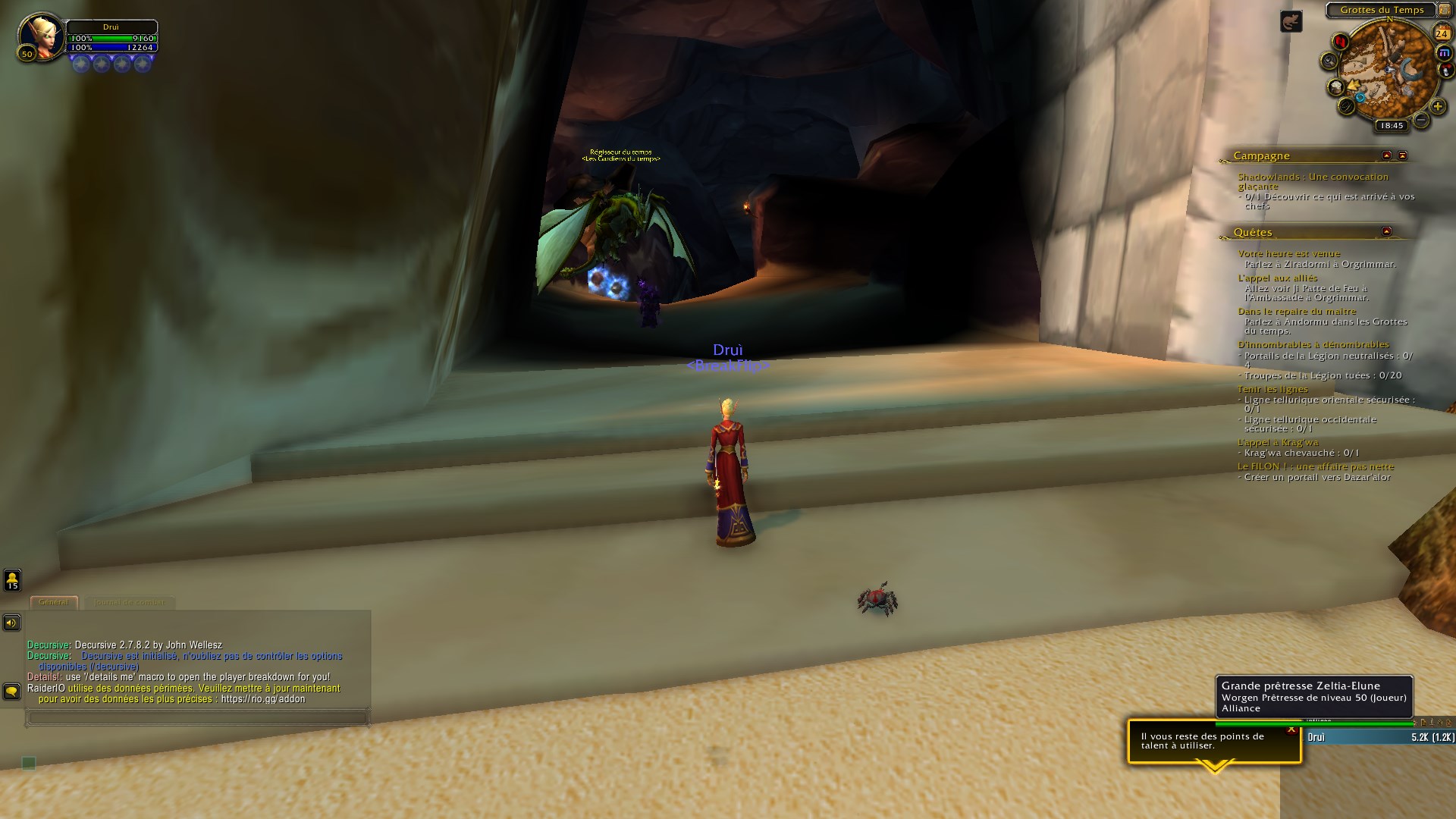Click the beer mug minimap addon icon
The image size is (1456, 819).
point(1336,86)
